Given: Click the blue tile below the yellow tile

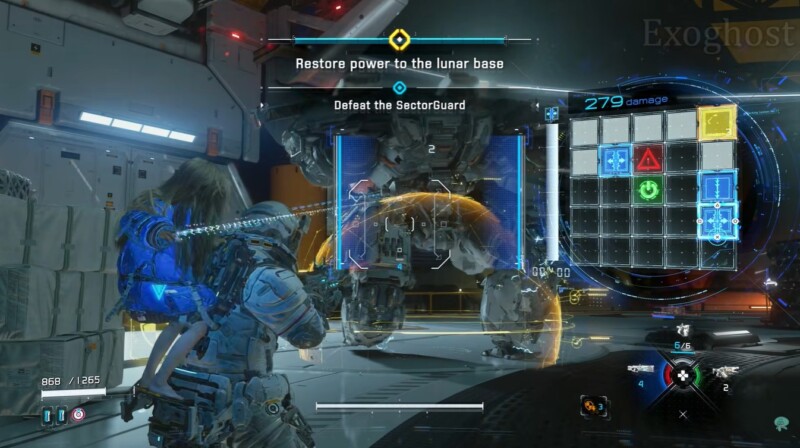Looking at the screenshot, I should pos(716,187).
